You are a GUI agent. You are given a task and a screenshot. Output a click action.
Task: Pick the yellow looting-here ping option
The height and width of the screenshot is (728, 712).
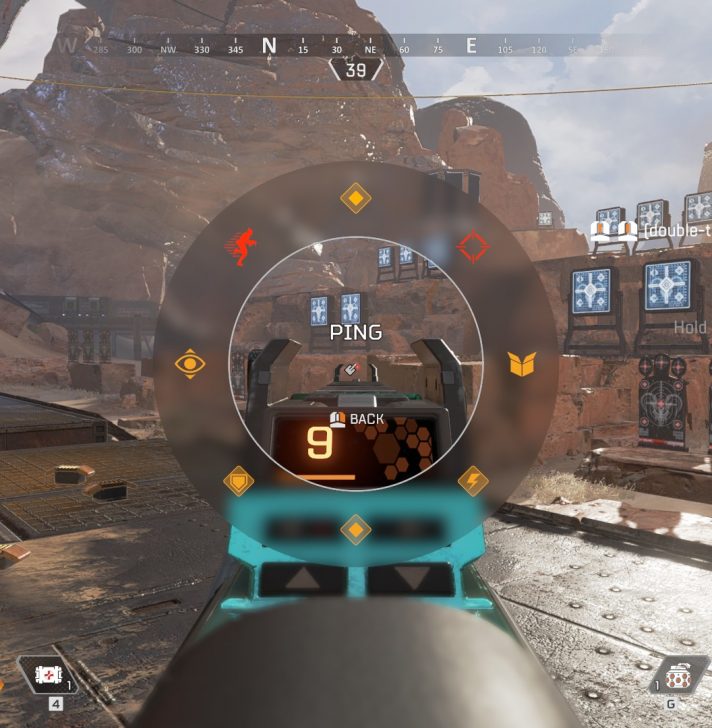[521, 363]
